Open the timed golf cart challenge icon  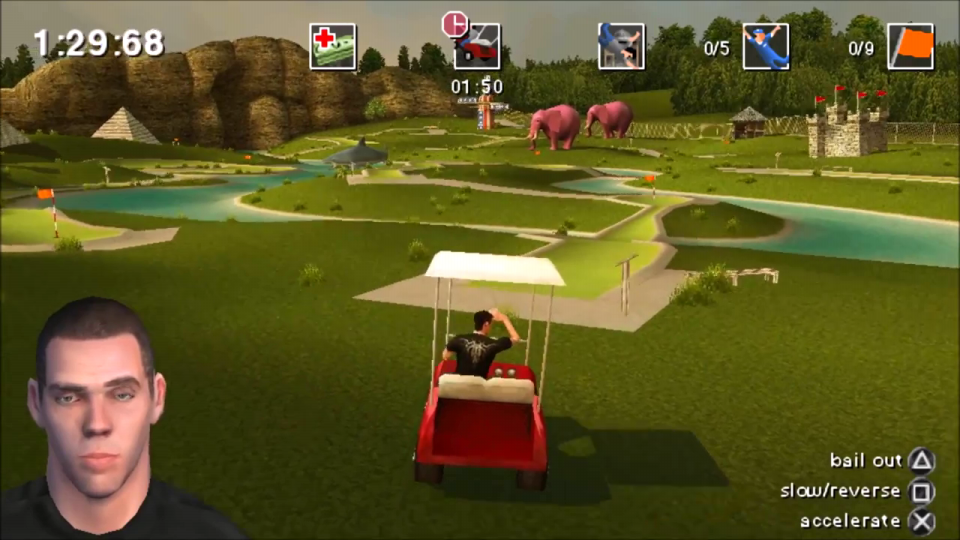[x=477, y=47]
